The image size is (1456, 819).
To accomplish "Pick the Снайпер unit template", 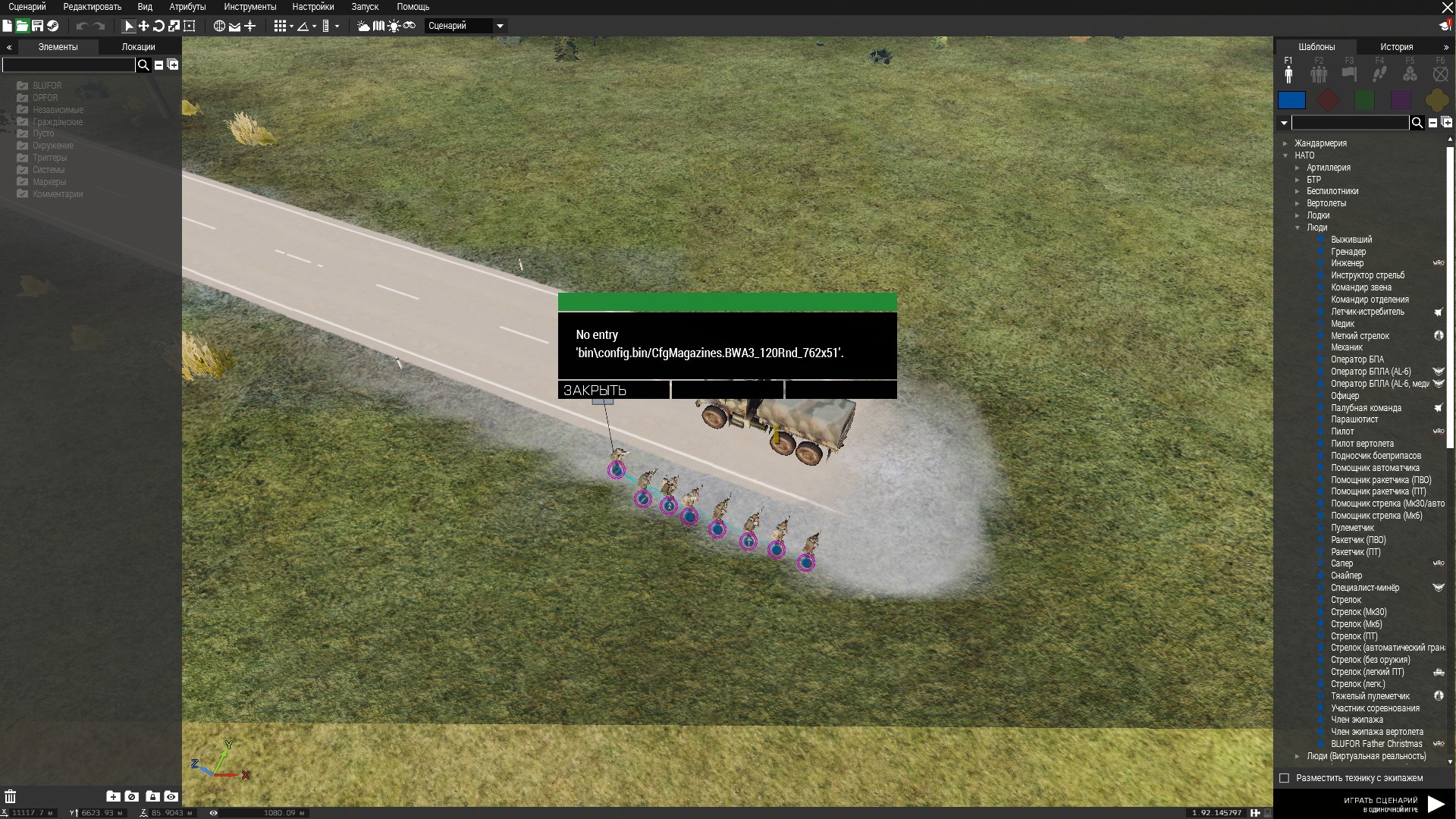I will click(1346, 576).
